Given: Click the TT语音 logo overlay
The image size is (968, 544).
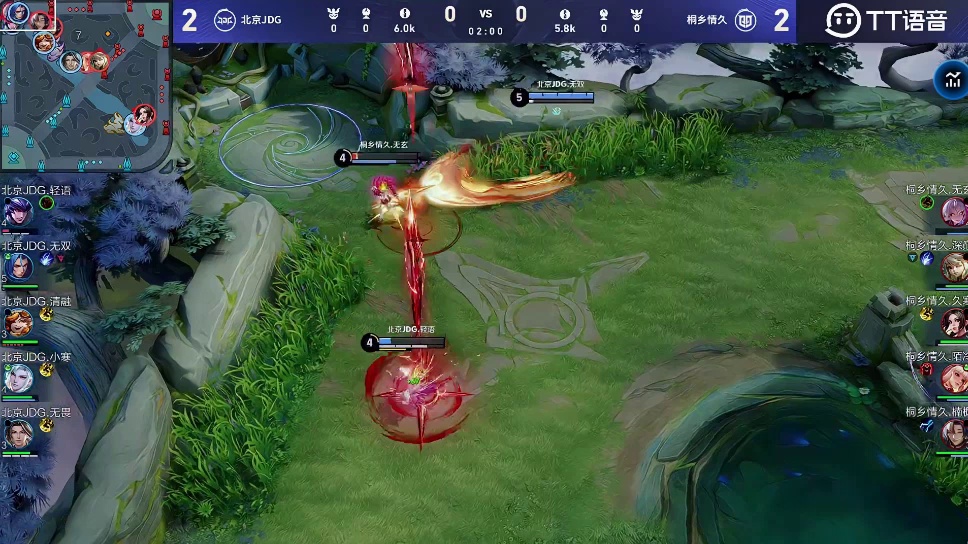Looking at the screenshot, I should pyautogui.click(x=885, y=20).
